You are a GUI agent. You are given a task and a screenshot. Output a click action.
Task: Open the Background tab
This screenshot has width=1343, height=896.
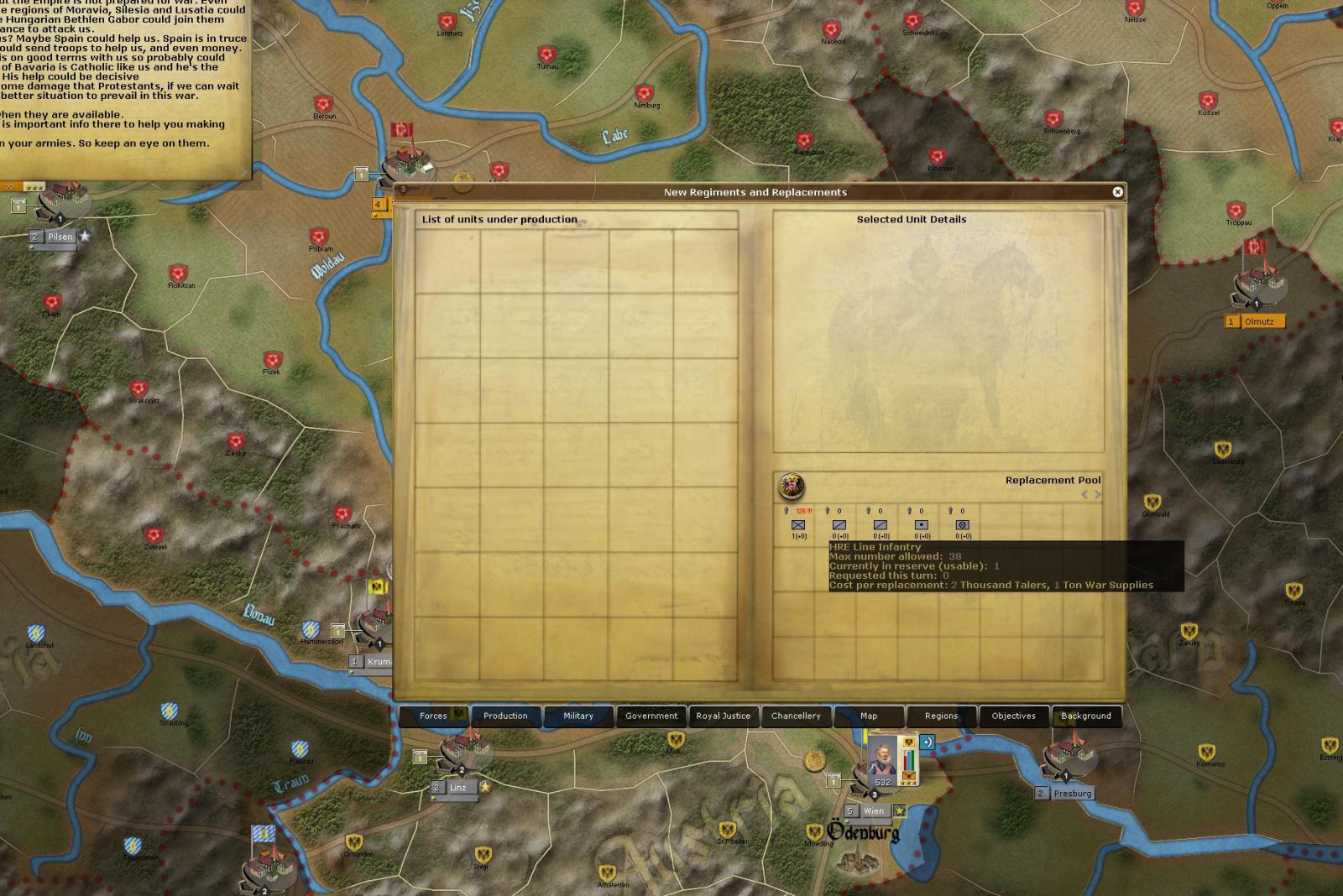1085,716
